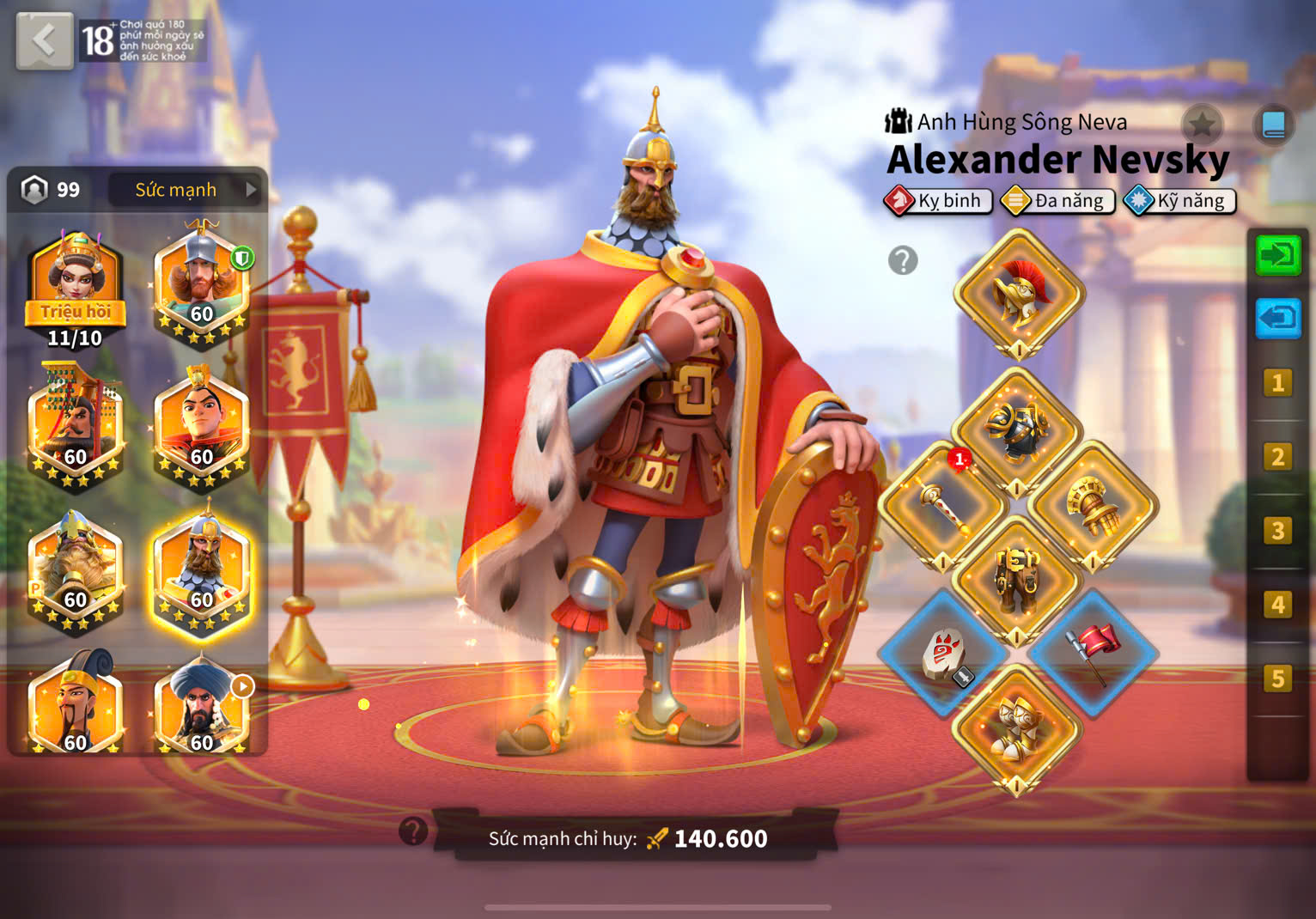The width and height of the screenshot is (1316, 919).
Task: Select the golden gauntlets equipment slot
Action: click(x=1094, y=507)
